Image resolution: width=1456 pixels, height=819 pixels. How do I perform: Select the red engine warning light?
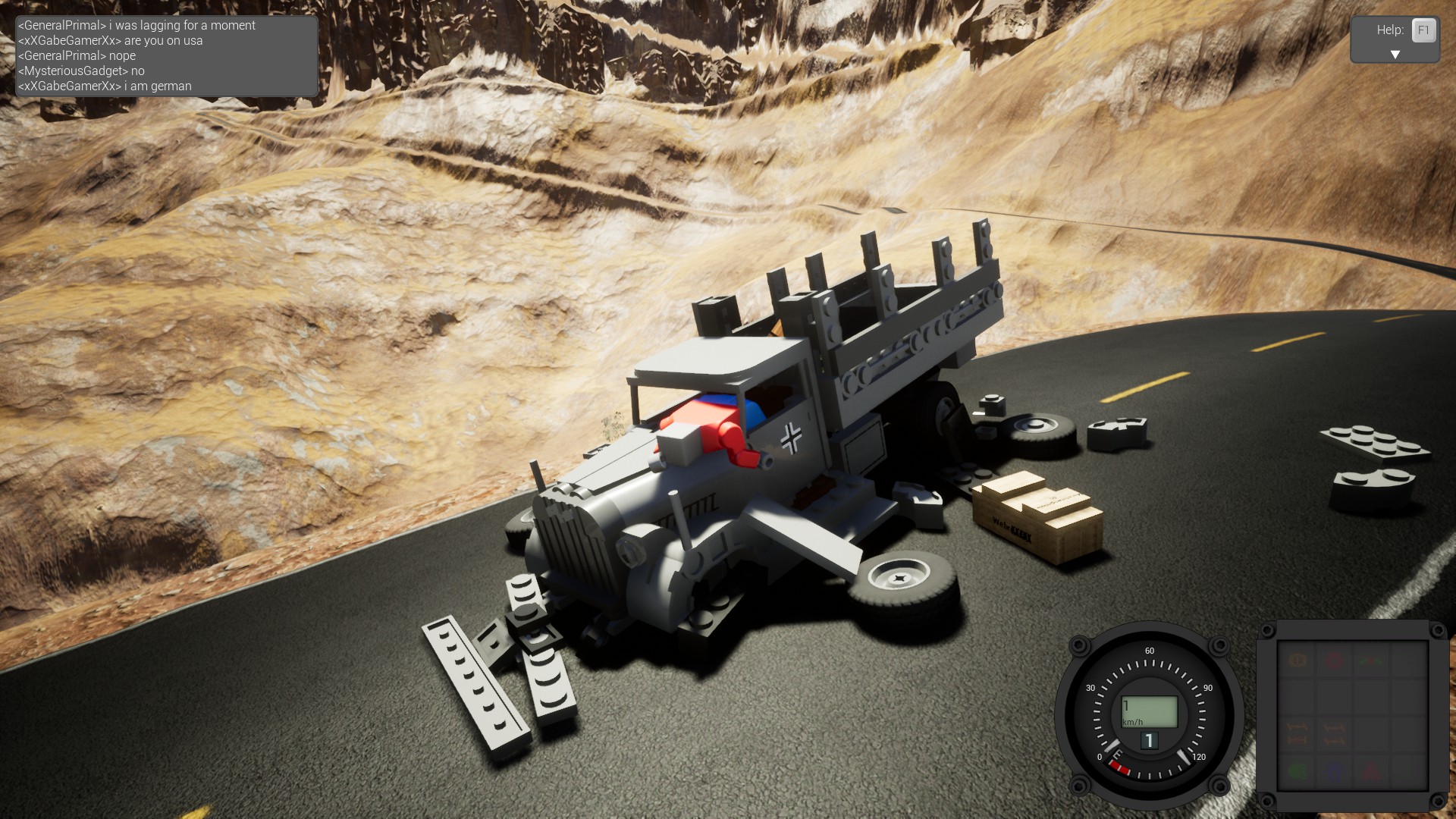coord(1334,661)
